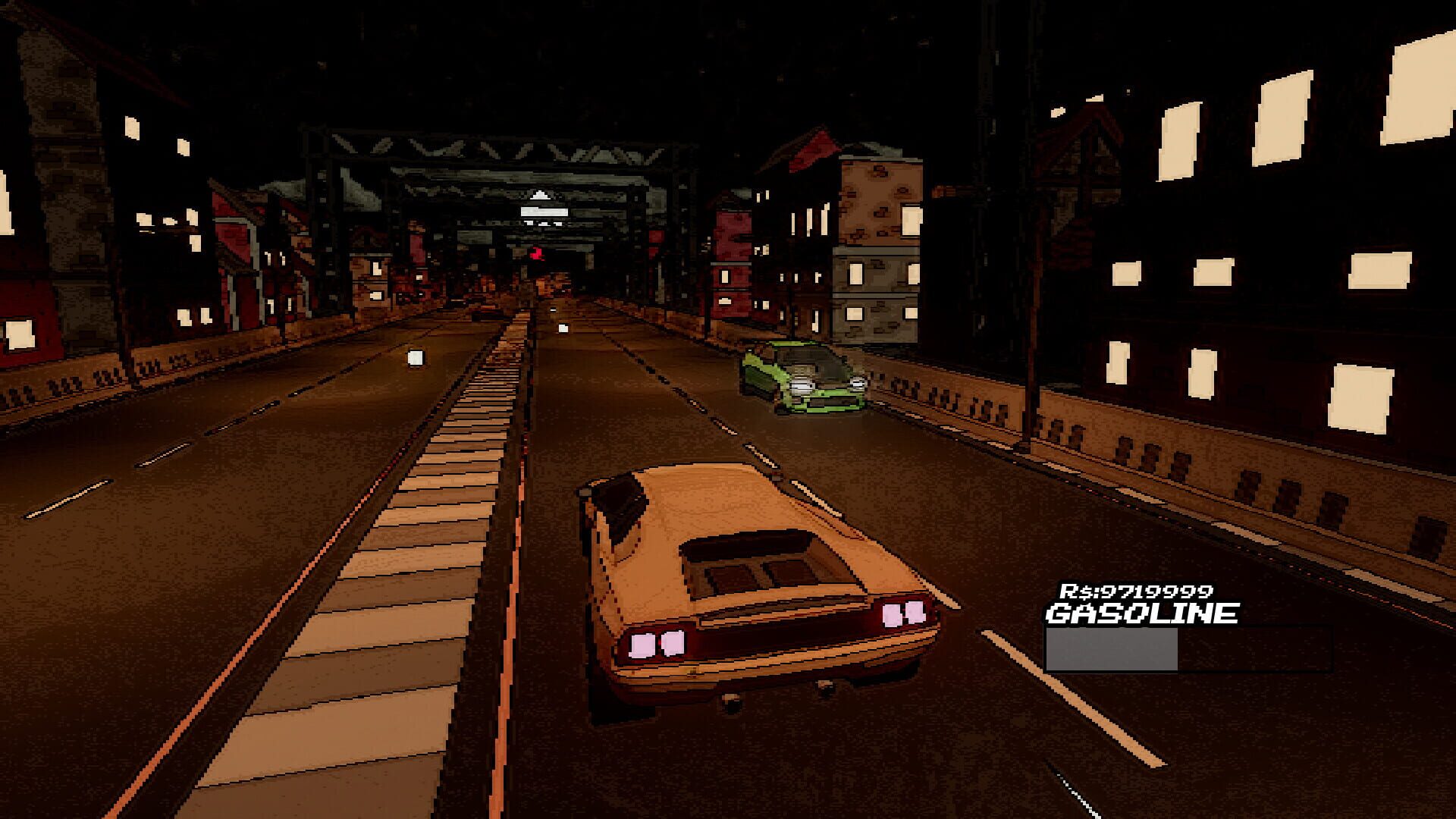Select the white triangle sign on the overhead gantry
This screenshot has height=819, width=1456.
click(x=541, y=195)
